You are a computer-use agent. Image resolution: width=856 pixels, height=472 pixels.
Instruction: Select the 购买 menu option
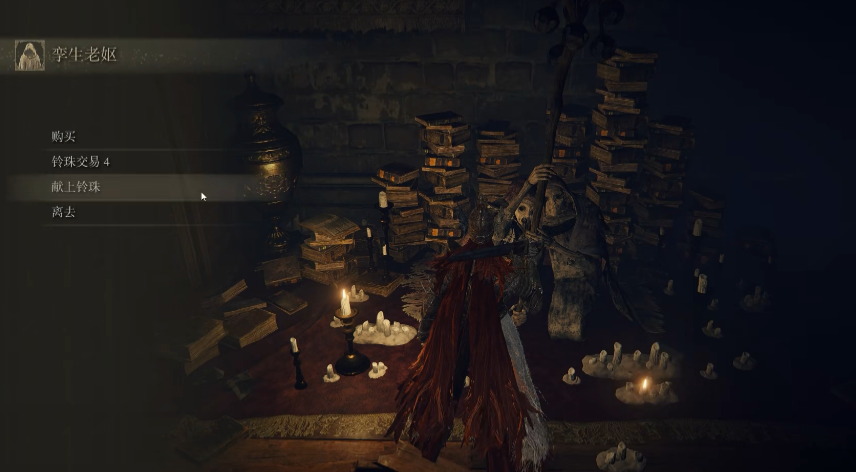click(x=64, y=136)
